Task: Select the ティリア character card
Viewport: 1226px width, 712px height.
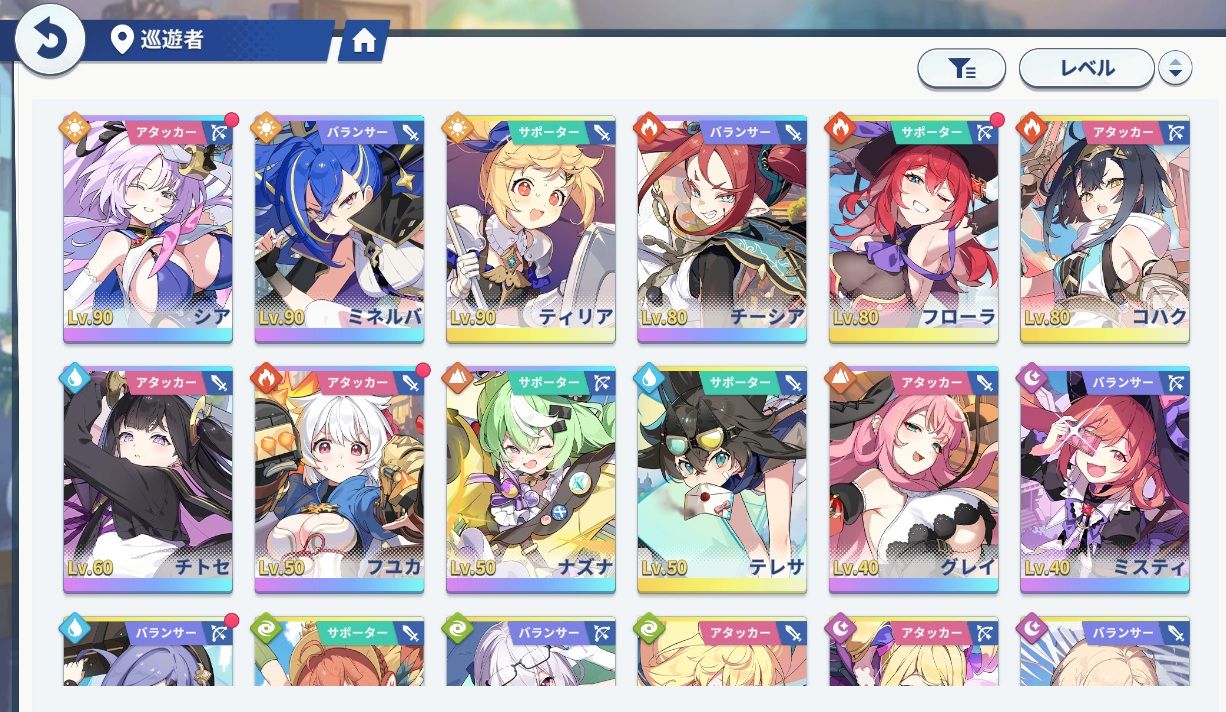Action: click(x=531, y=230)
